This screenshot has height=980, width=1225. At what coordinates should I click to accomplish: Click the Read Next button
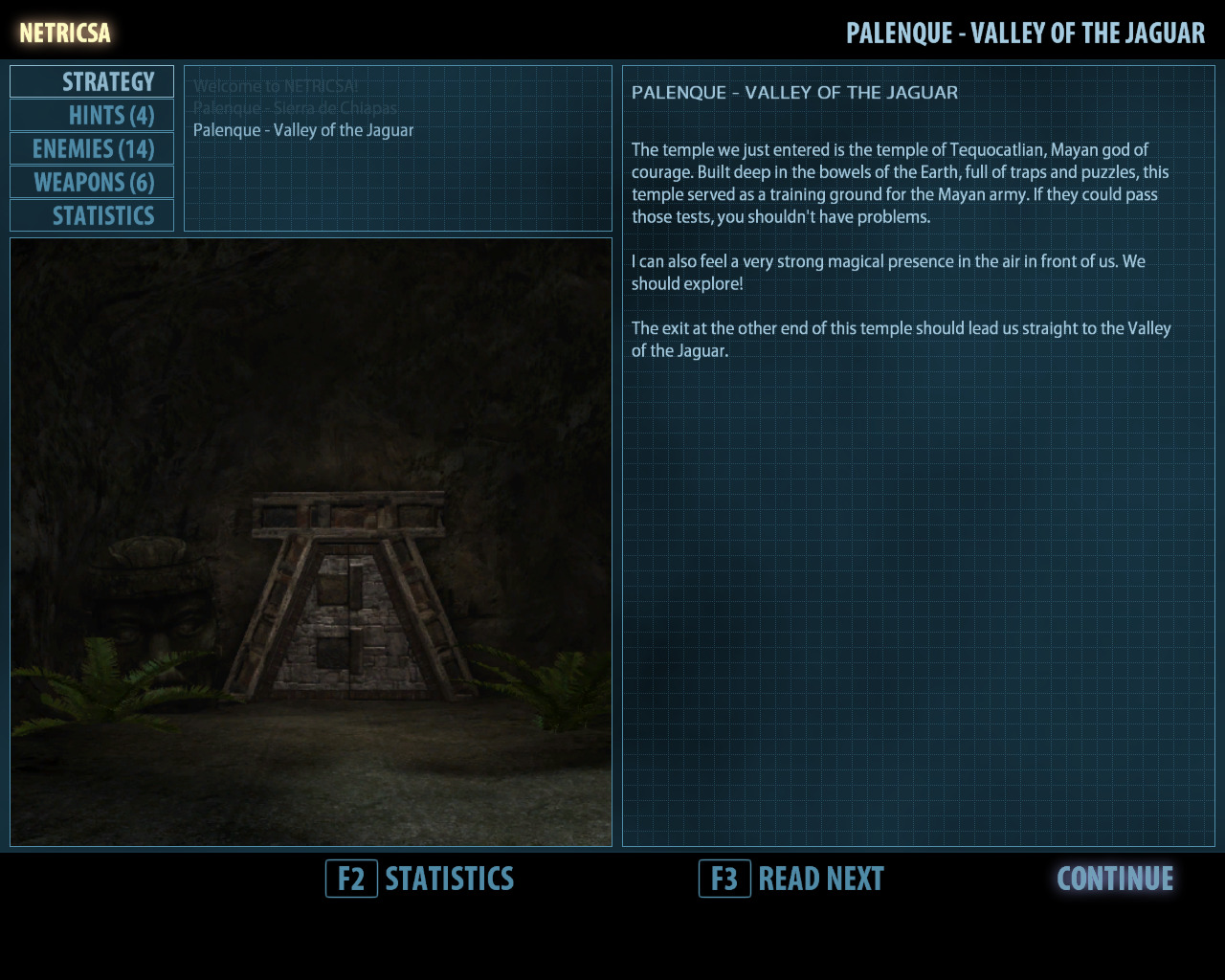click(791, 879)
